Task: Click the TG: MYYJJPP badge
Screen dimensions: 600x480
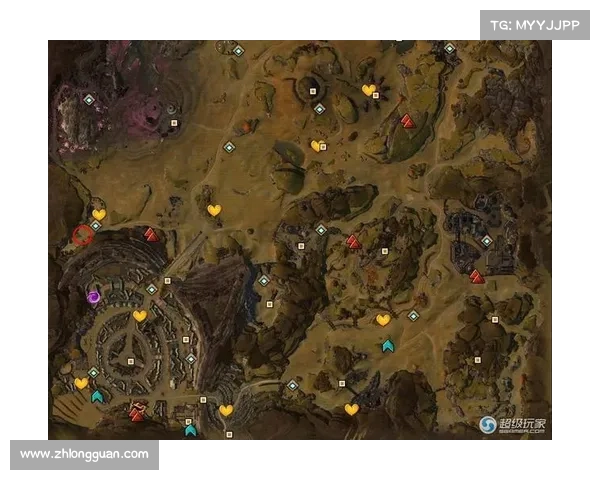Action: tap(535, 24)
